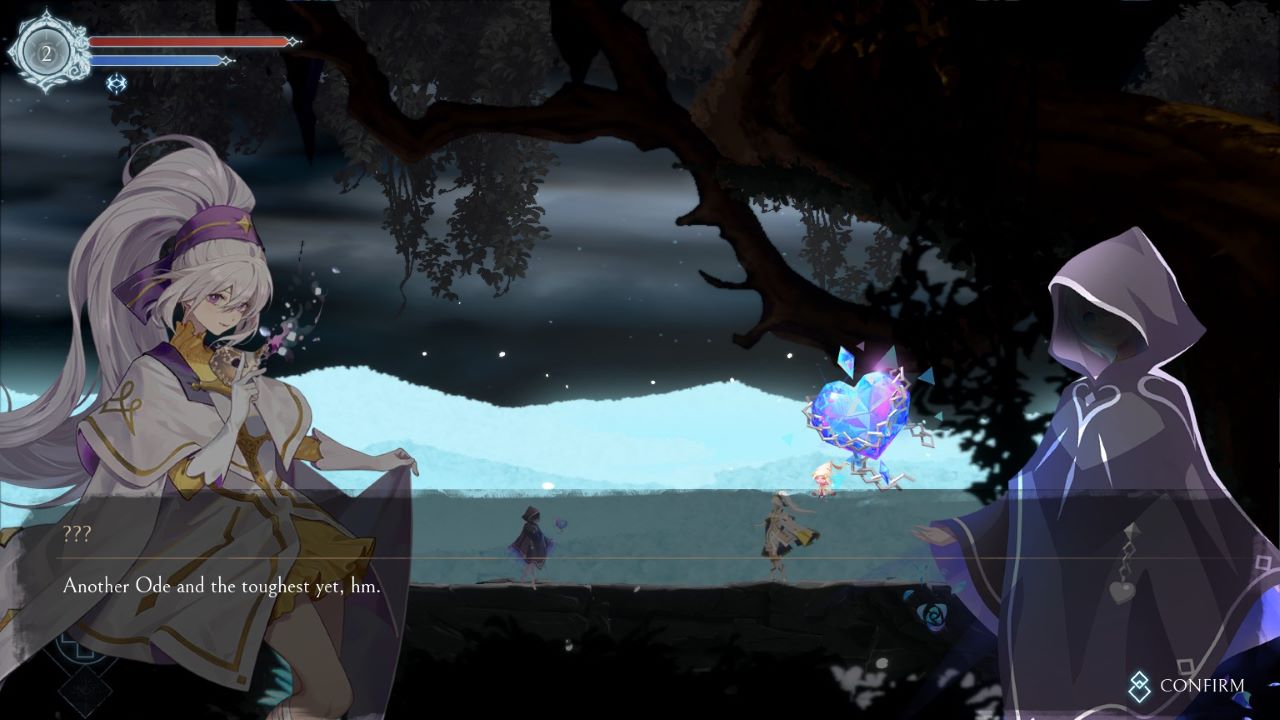Select the speaker name showing ???
Screen dimensions: 1280x720
[78, 532]
